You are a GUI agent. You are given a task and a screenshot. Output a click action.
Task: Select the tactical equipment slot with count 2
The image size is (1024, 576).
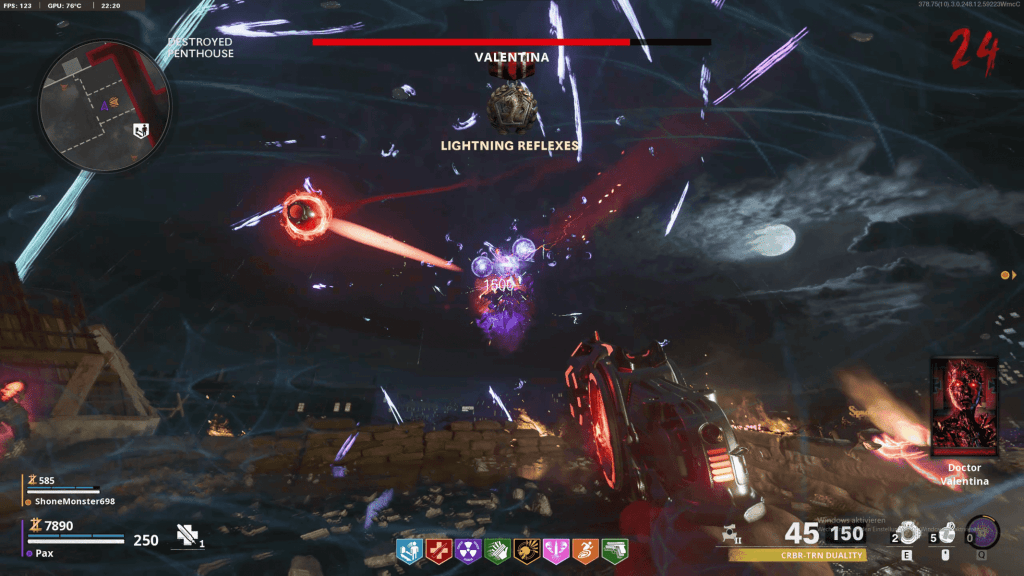[908, 533]
